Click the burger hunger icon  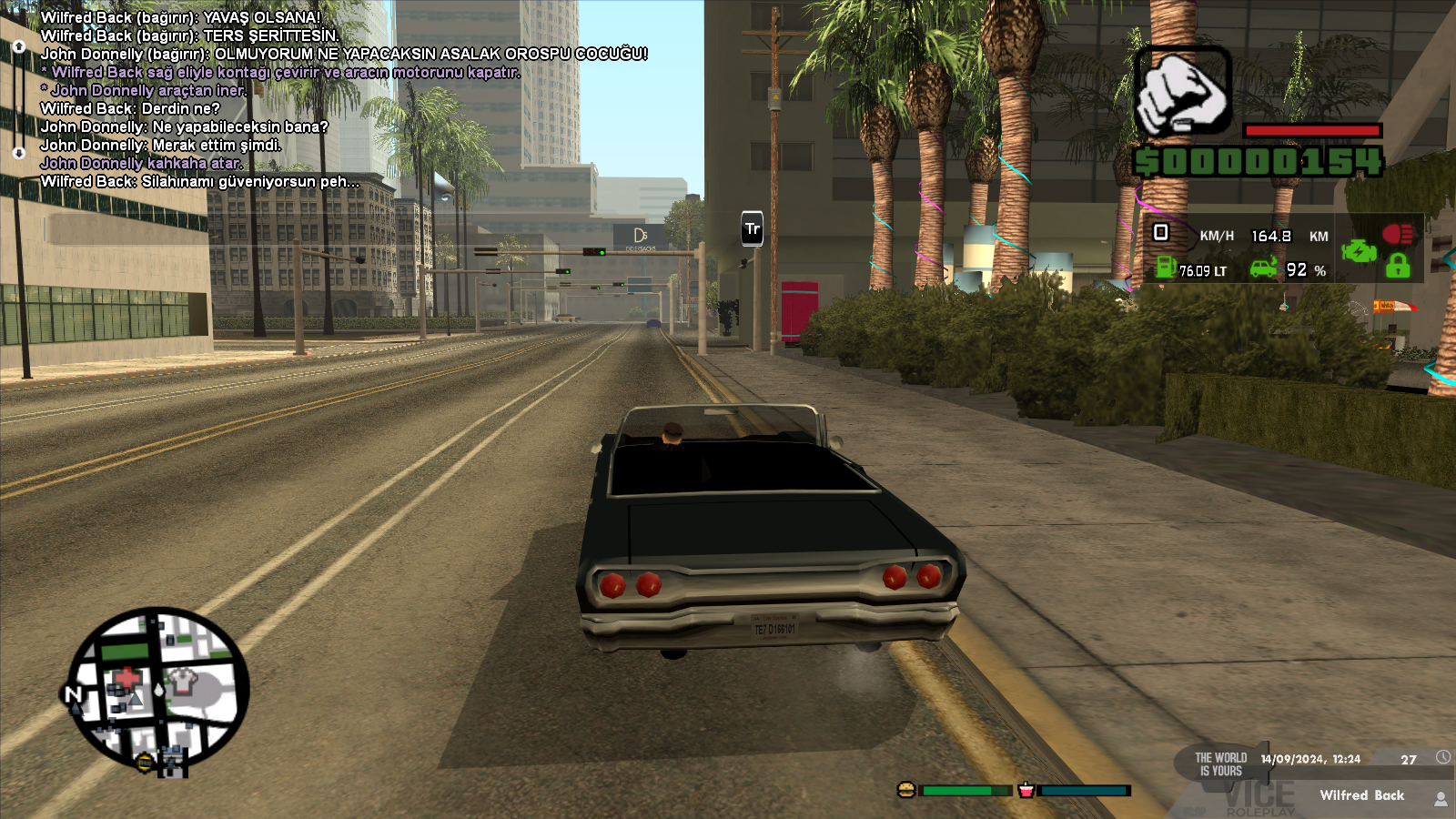tap(906, 790)
